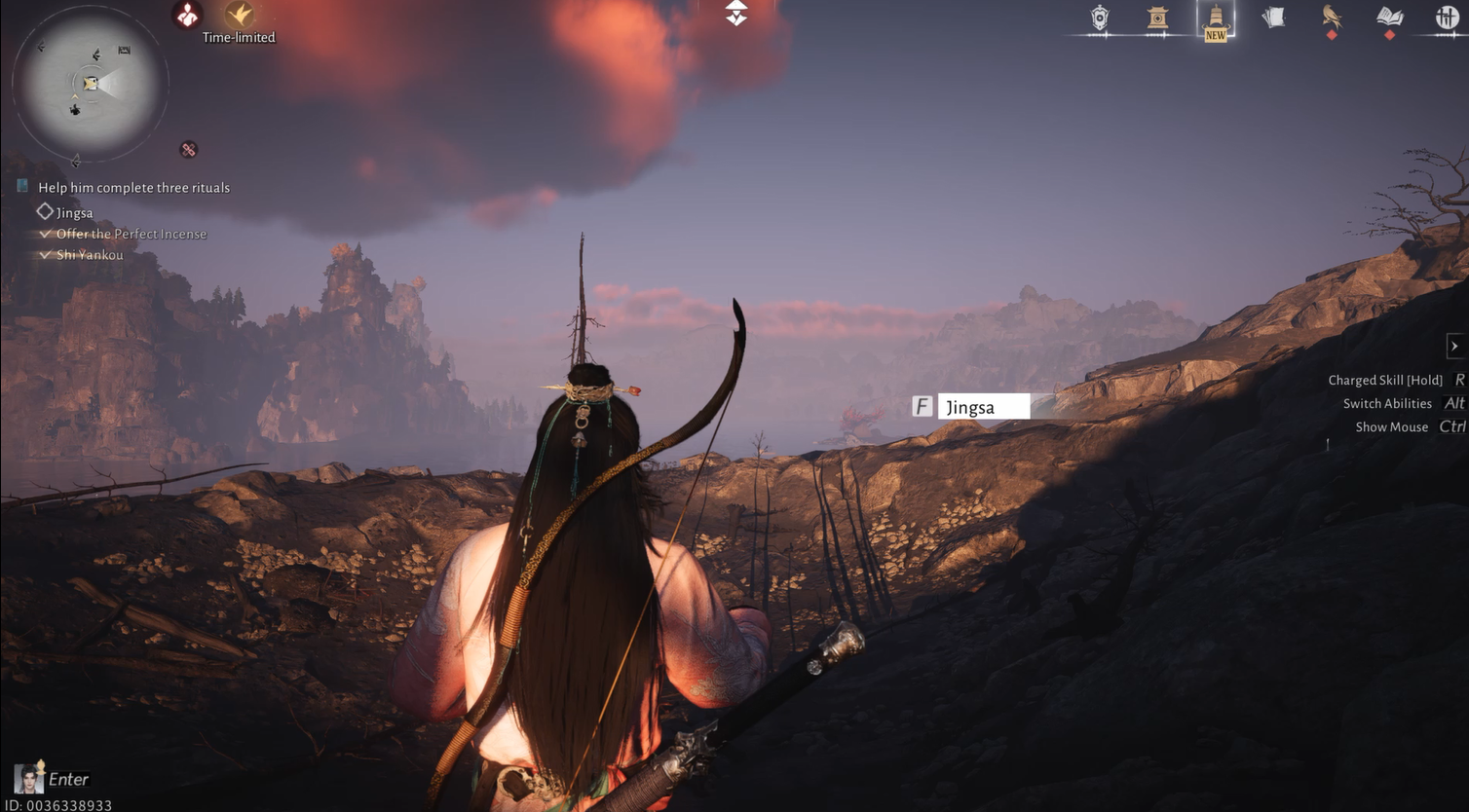Select the Jingsa interaction prompt
The height and width of the screenshot is (812, 1469).
click(982, 407)
